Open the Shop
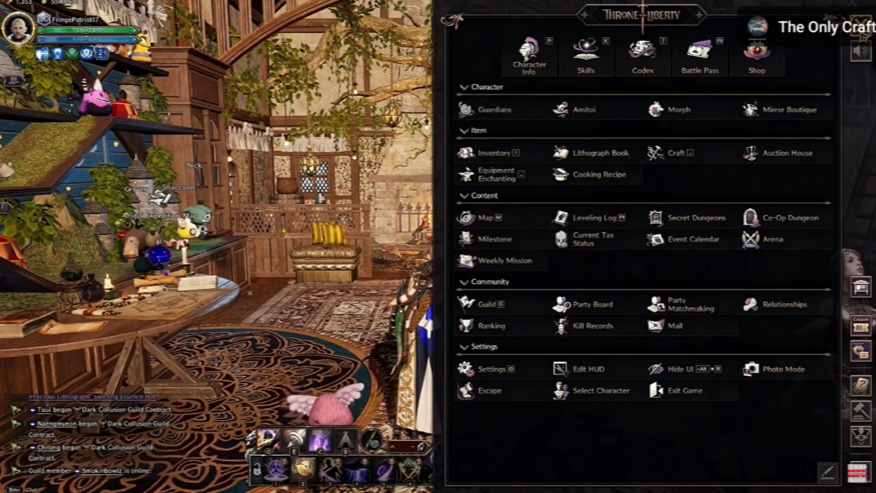Screen dimensions: 876x493 tap(757, 53)
